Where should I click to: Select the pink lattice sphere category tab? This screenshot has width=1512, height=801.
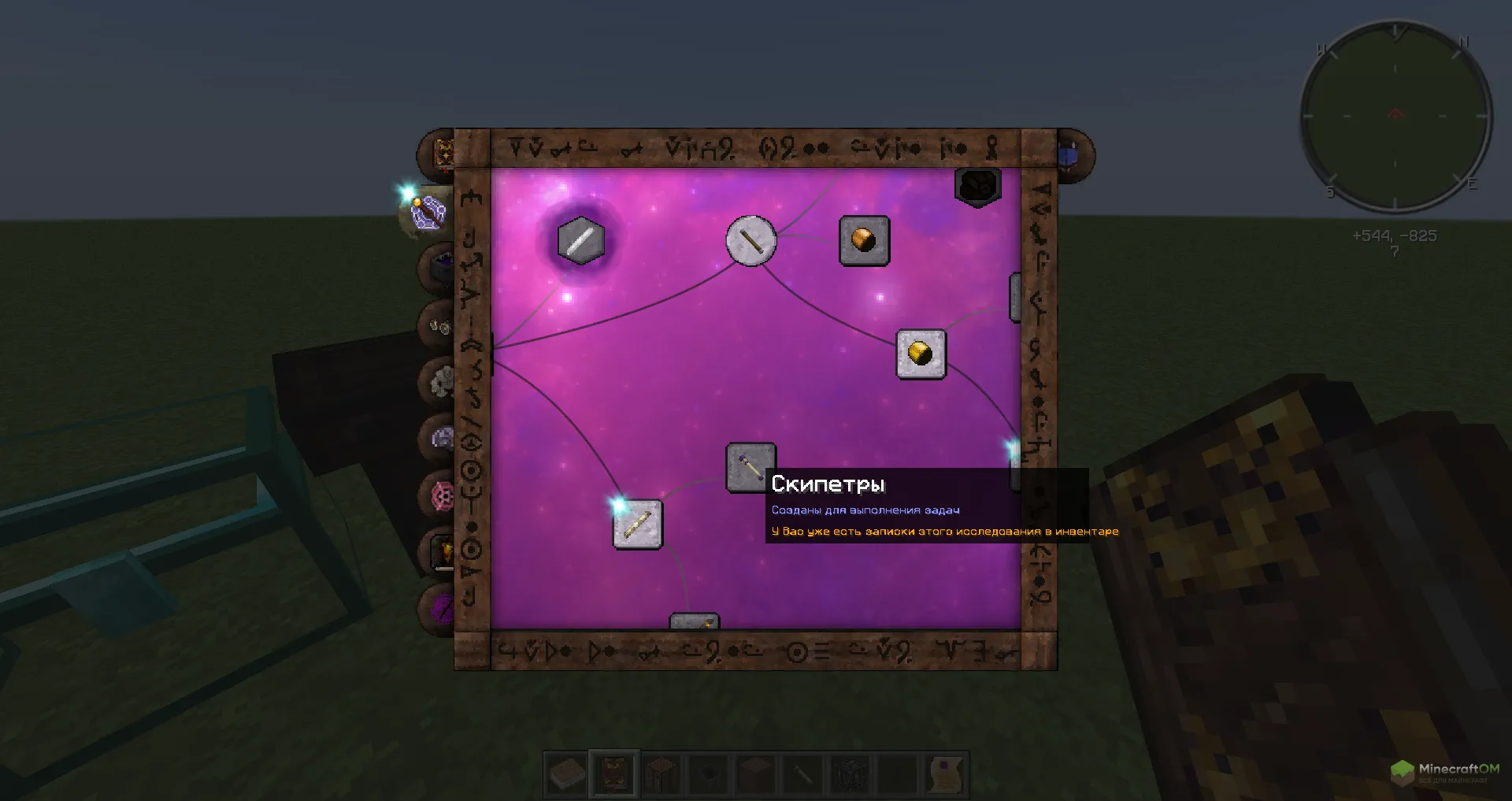442,495
